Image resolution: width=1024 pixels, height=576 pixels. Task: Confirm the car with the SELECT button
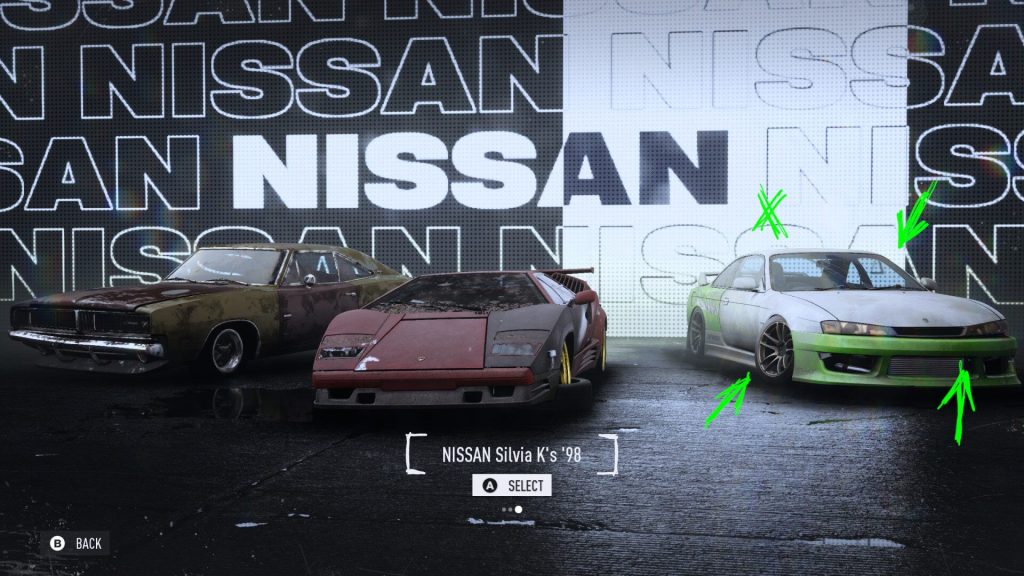(x=512, y=486)
